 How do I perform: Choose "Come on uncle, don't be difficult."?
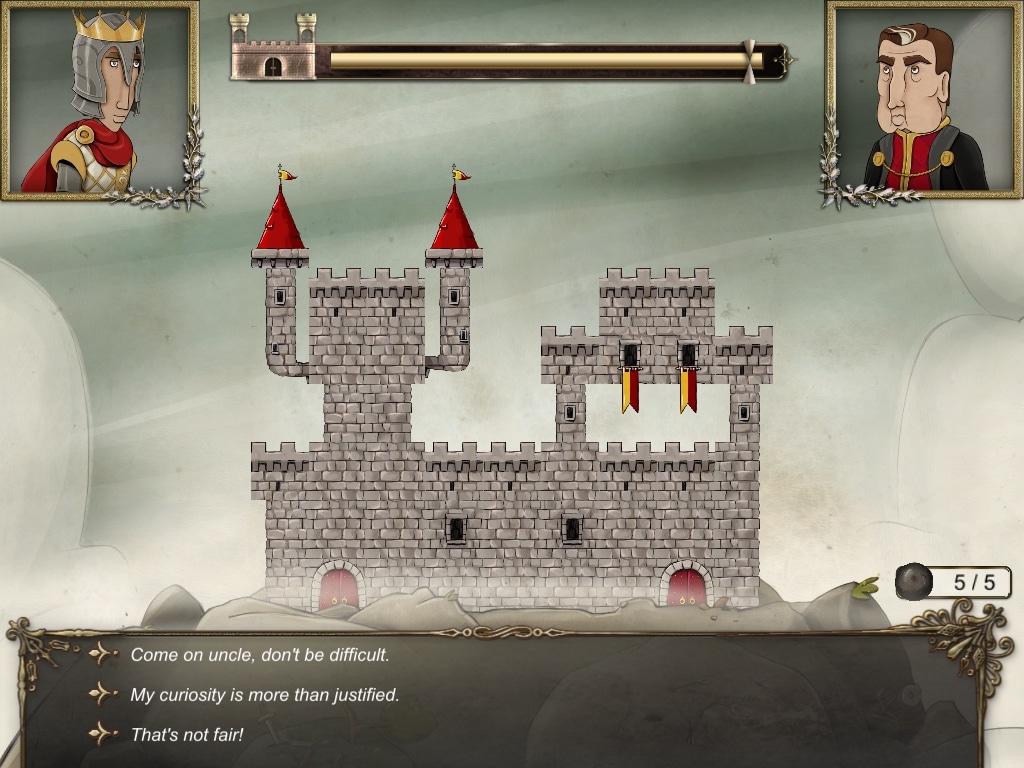259,655
